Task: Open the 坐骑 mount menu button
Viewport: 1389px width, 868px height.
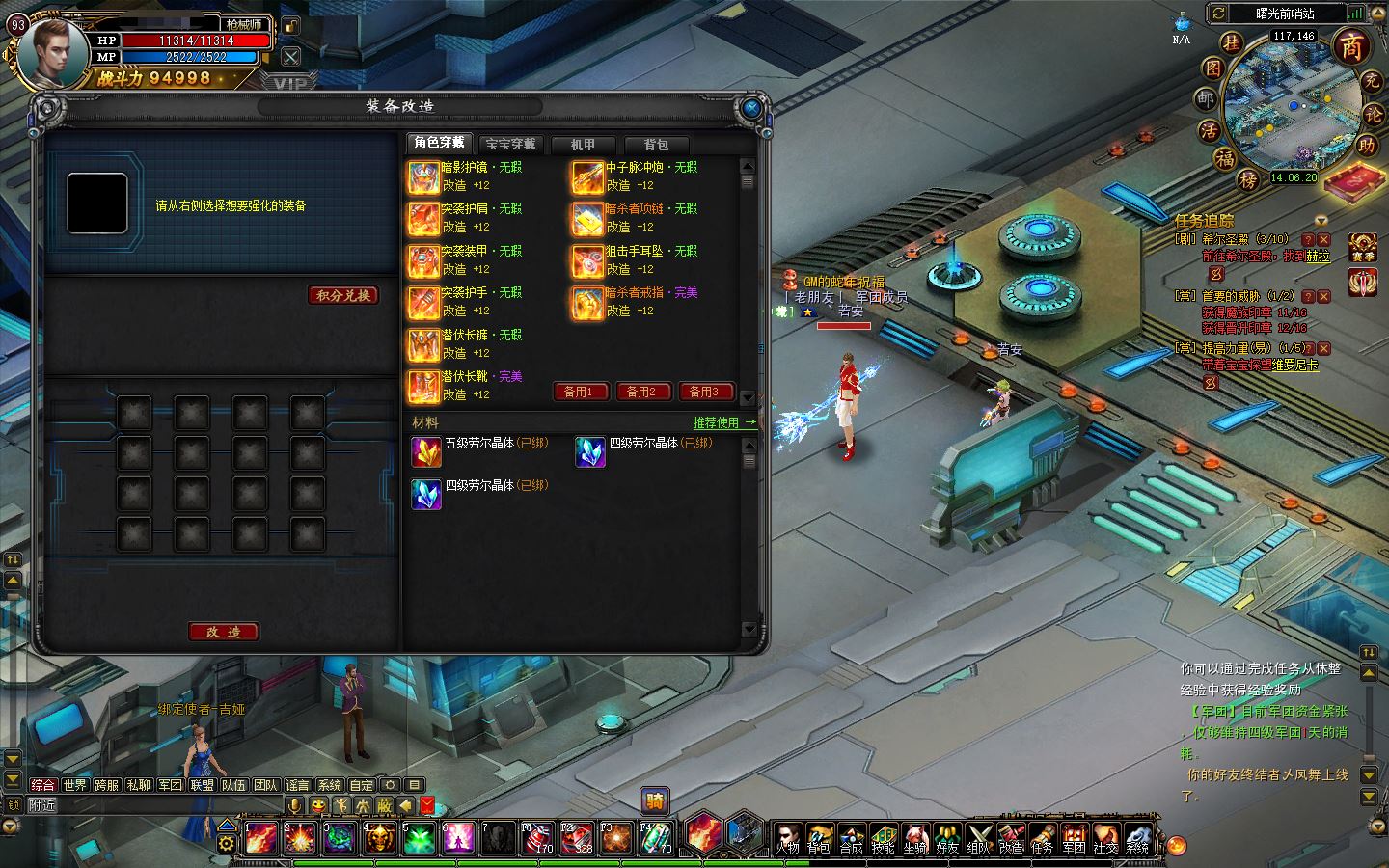Action: [x=914, y=838]
